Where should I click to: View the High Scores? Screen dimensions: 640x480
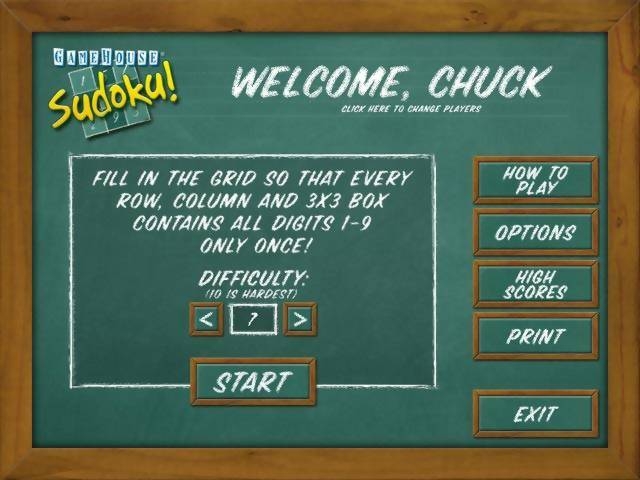[x=535, y=285]
